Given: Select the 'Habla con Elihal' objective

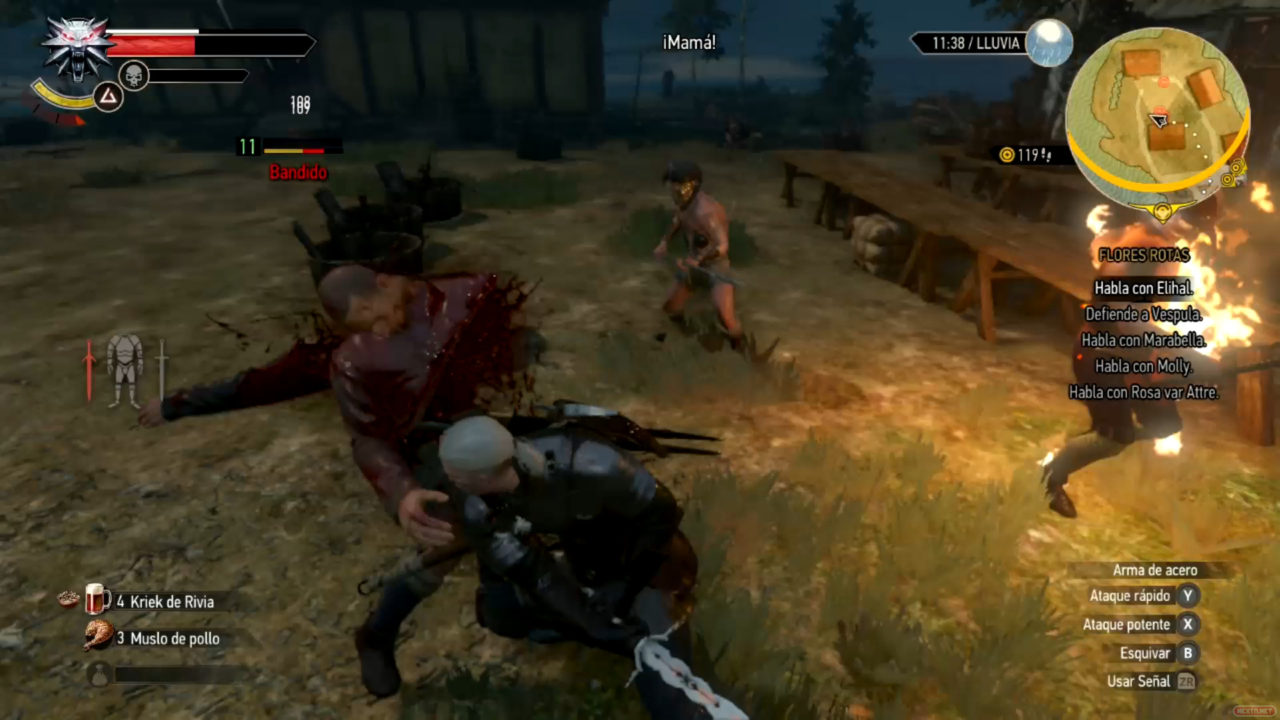Looking at the screenshot, I should pyautogui.click(x=1143, y=288).
